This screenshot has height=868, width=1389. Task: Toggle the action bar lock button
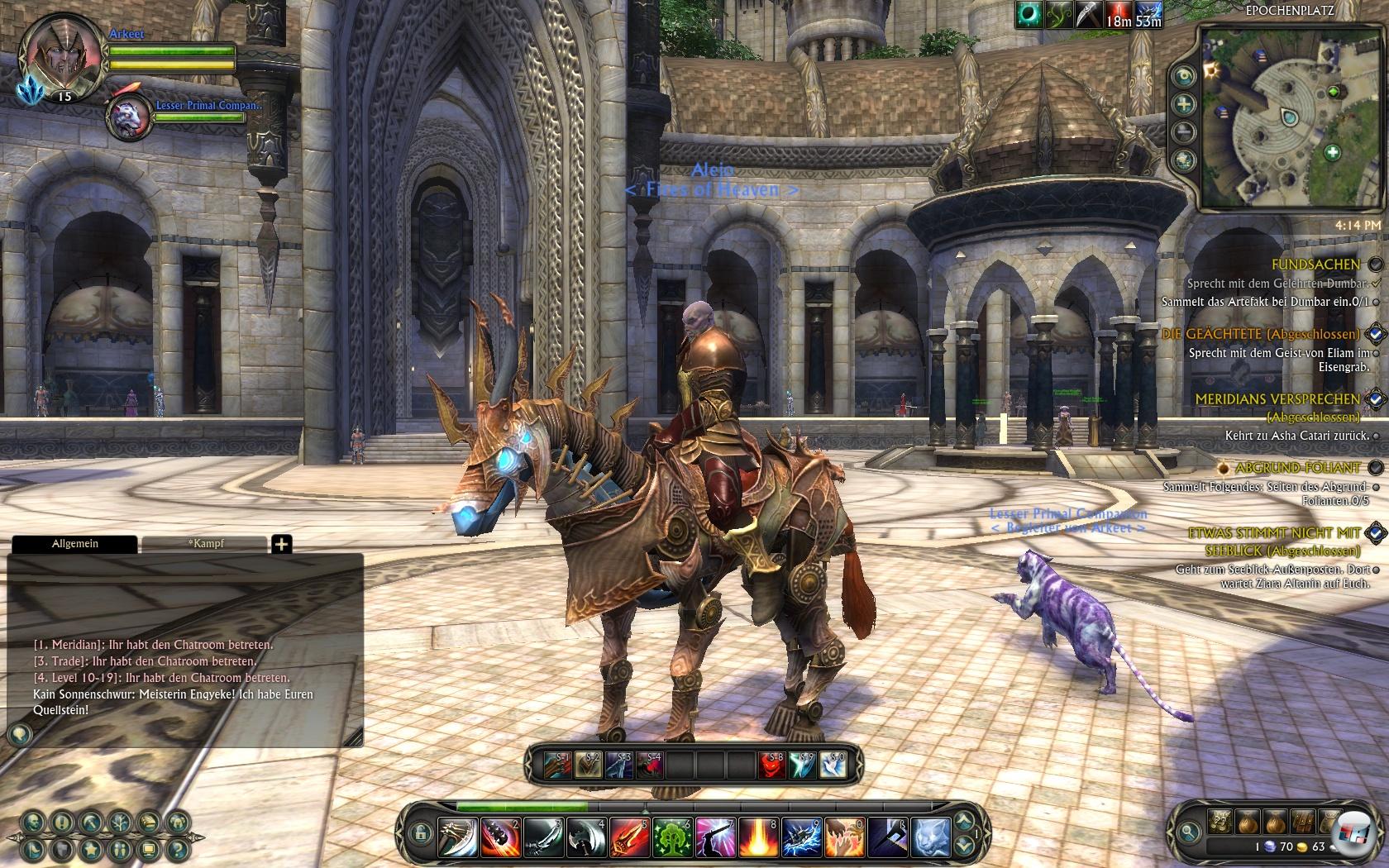(x=421, y=833)
